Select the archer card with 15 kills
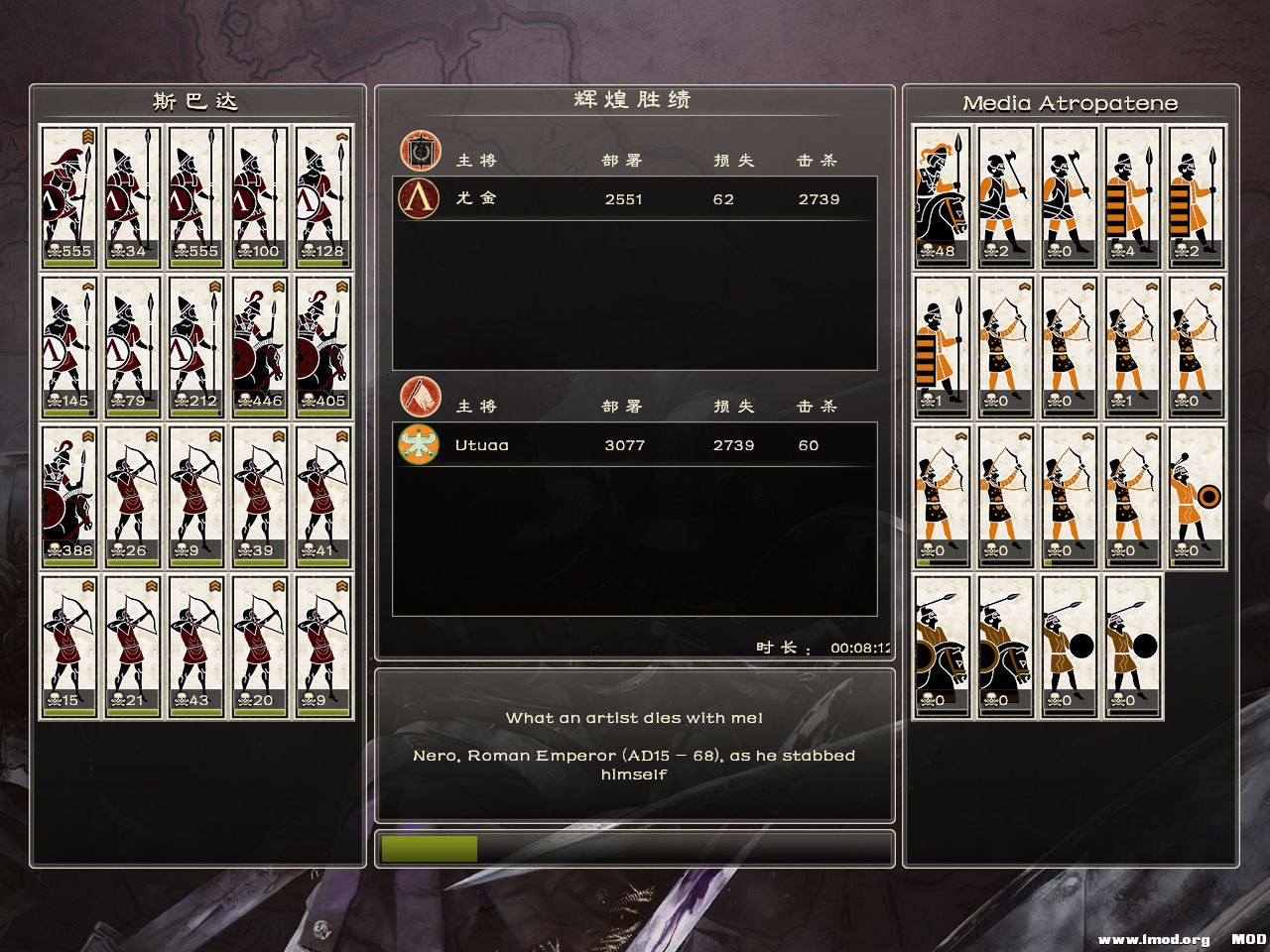This screenshot has height=952, width=1270. 68,647
